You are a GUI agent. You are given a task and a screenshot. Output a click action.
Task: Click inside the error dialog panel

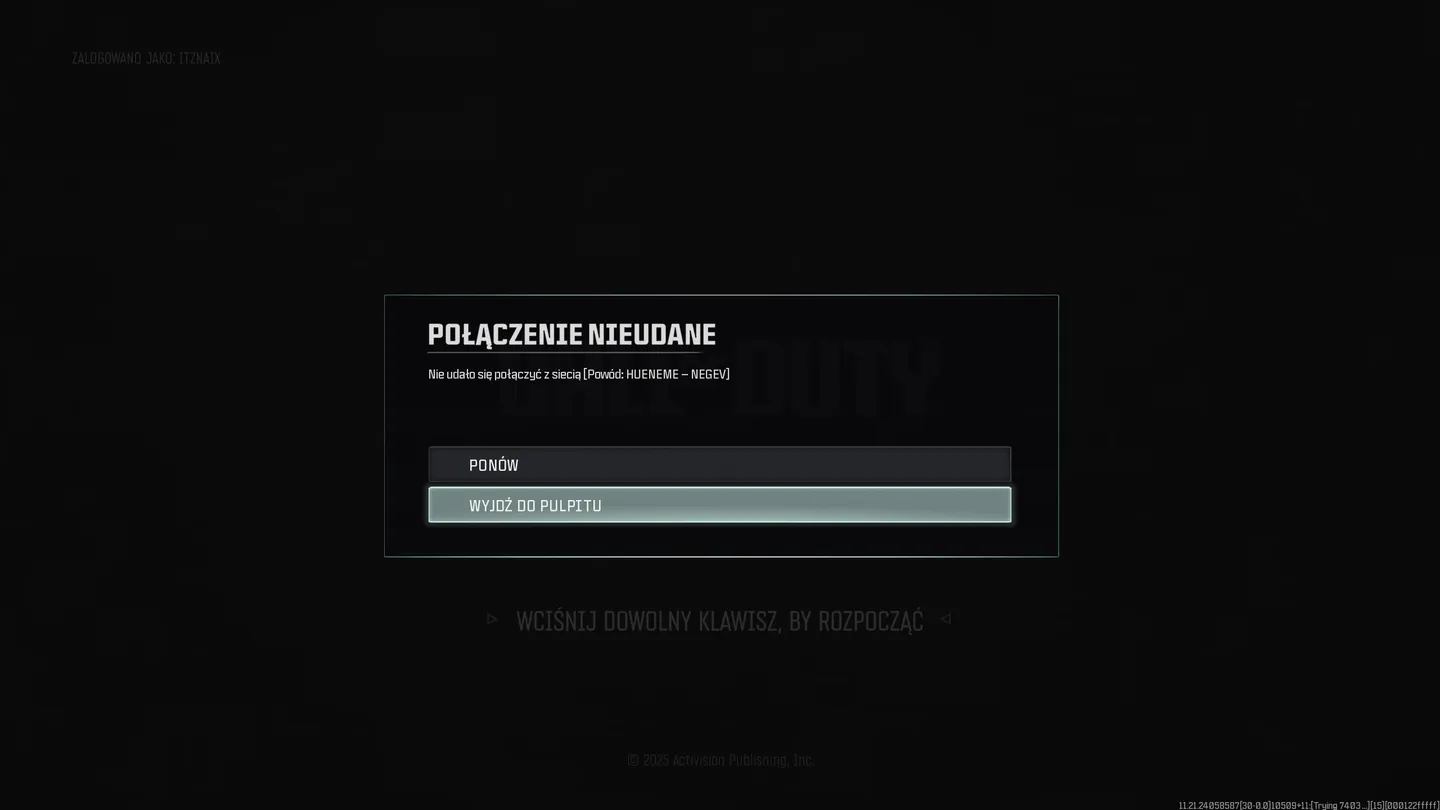[x=720, y=420]
